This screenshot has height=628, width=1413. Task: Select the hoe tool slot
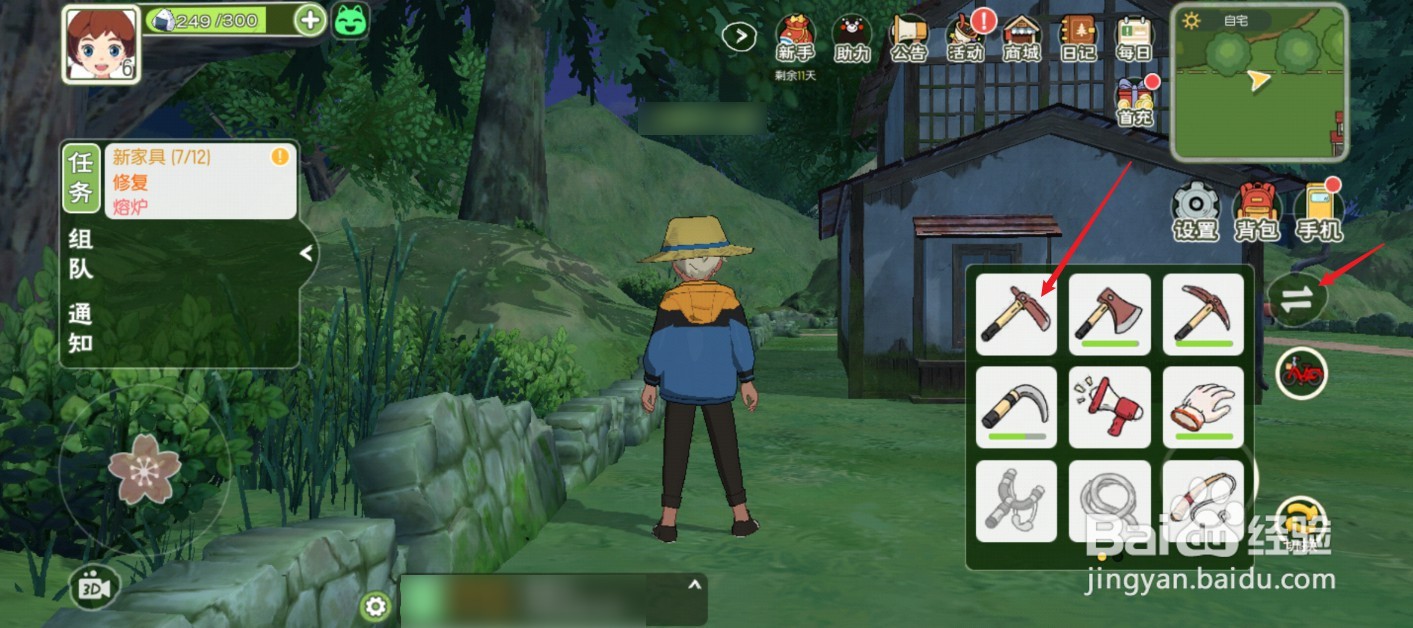tap(1016, 314)
